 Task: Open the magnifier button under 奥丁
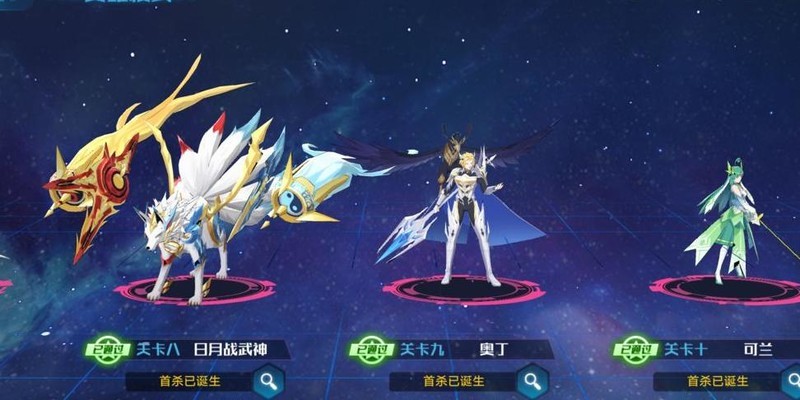click(x=532, y=381)
